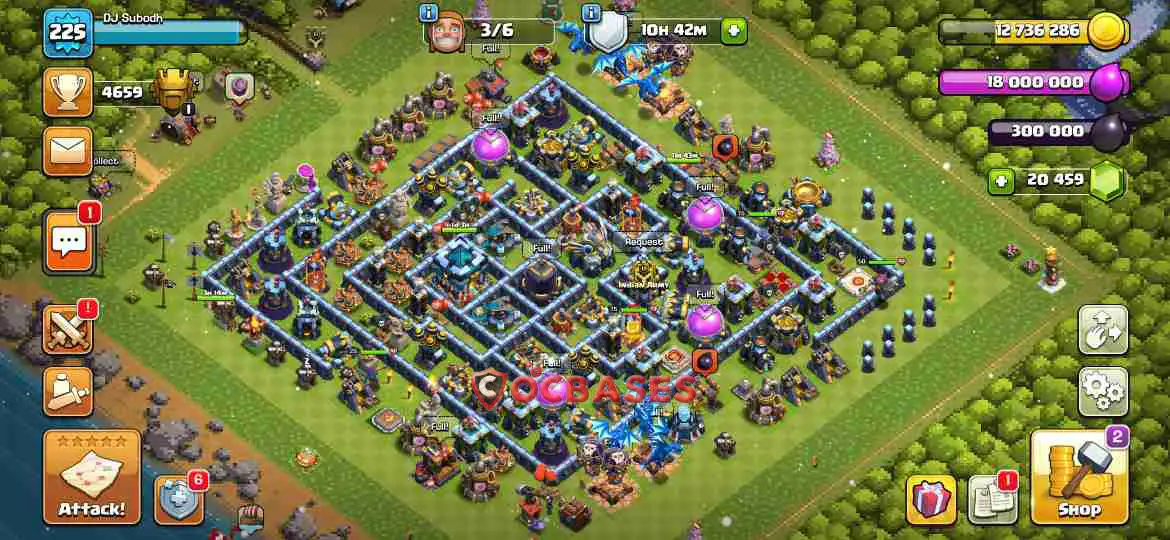The image size is (1170, 540).
Task: Open the settings gears button
Action: coord(1102,391)
